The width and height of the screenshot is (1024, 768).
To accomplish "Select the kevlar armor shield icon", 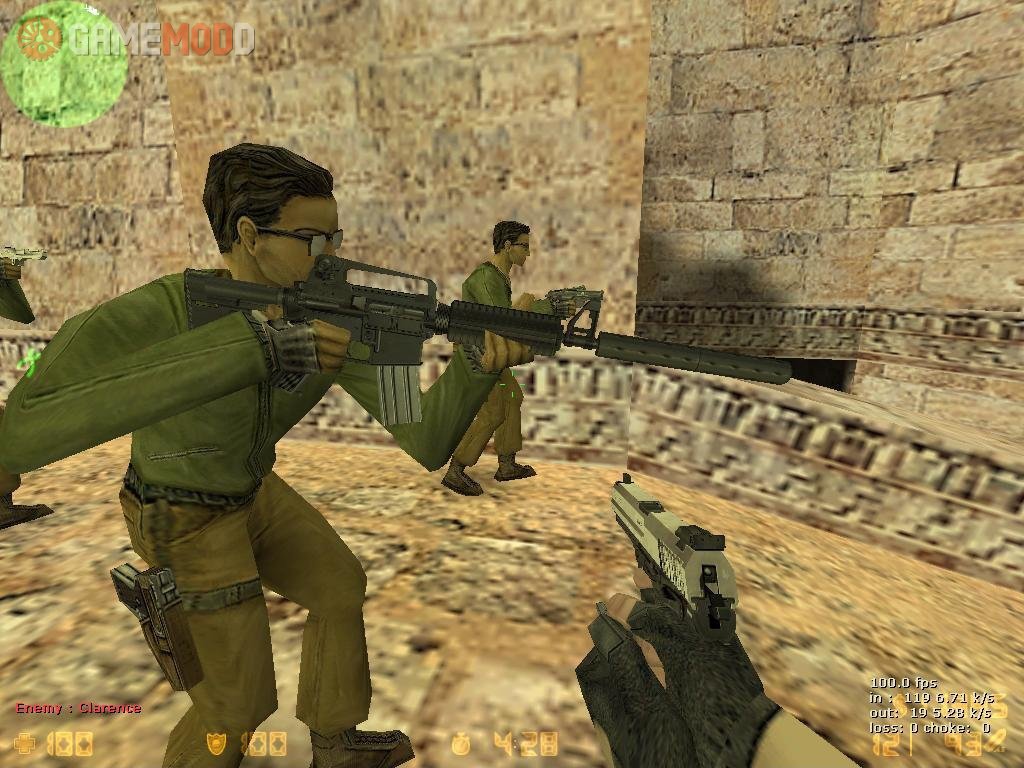I will 215,743.
